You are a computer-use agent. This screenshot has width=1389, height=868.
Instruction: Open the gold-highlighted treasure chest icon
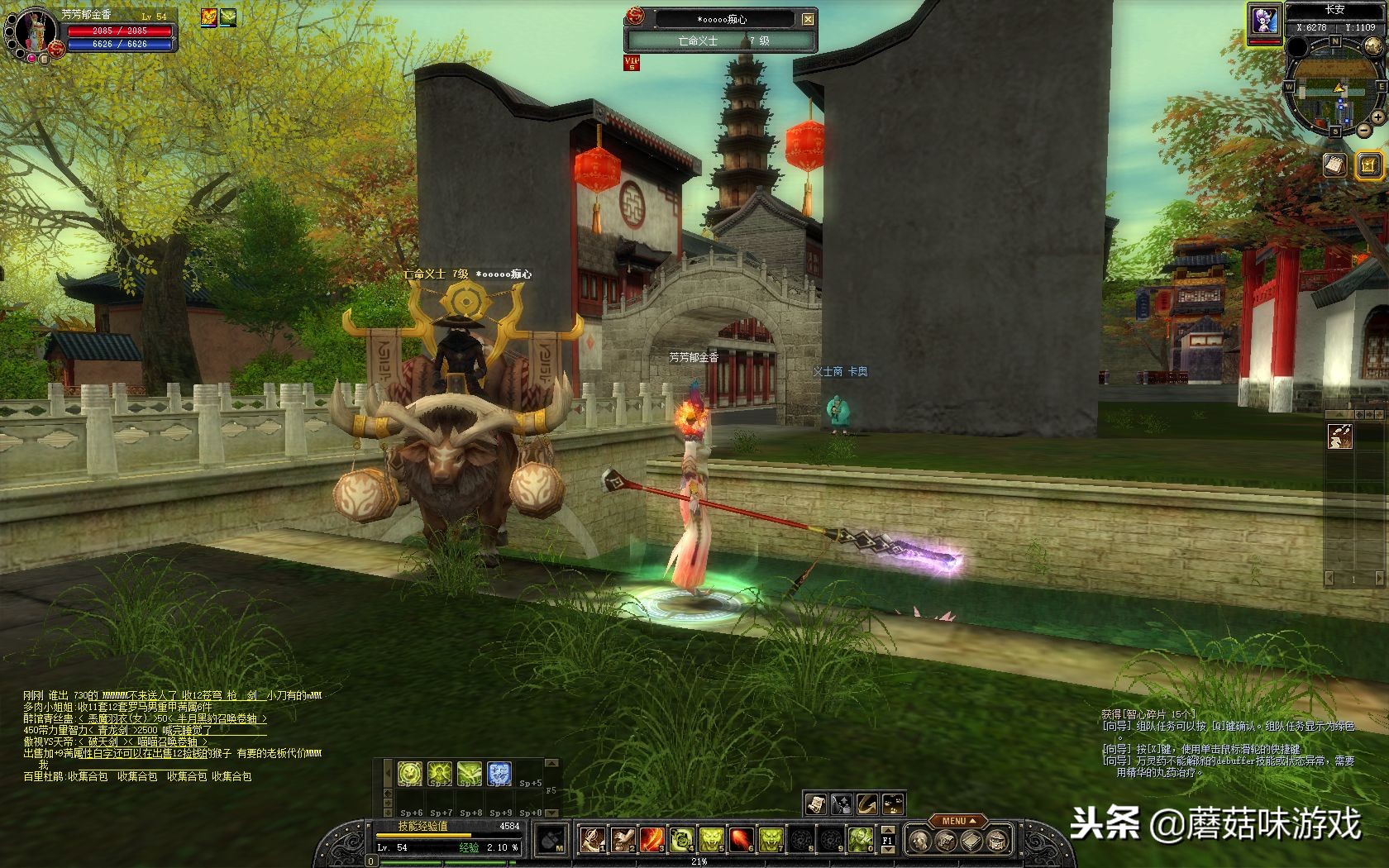1368,165
